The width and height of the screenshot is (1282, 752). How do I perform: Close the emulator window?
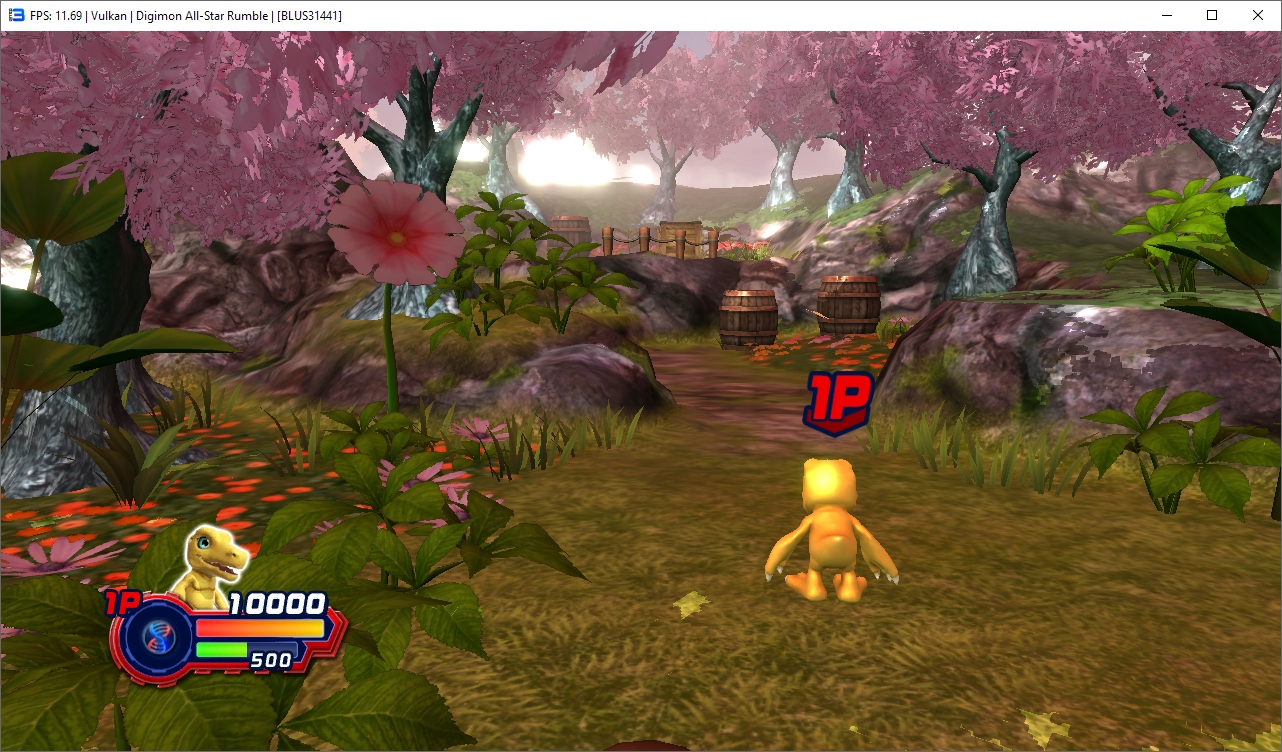(x=1258, y=15)
